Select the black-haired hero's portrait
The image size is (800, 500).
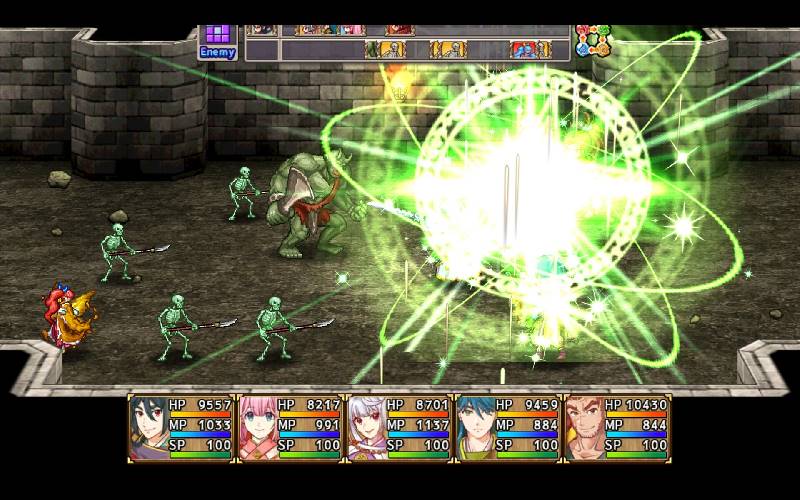click(x=150, y=427)
